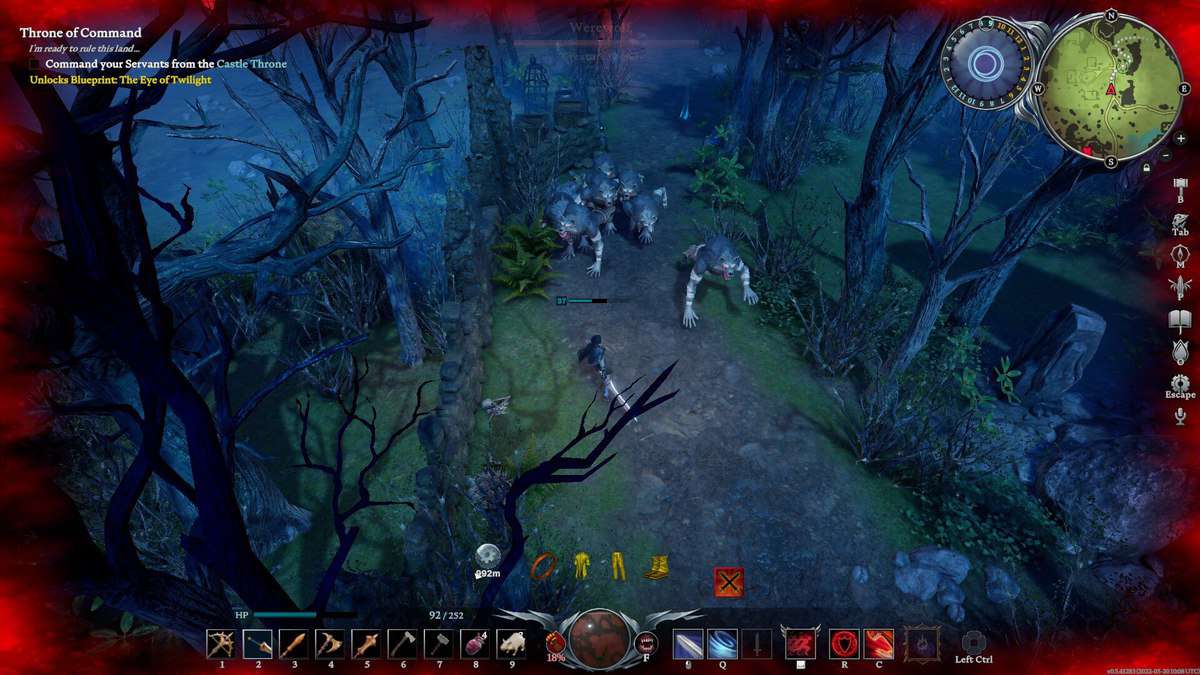Equip the mace in hotbar slot 5

(366, 643)
